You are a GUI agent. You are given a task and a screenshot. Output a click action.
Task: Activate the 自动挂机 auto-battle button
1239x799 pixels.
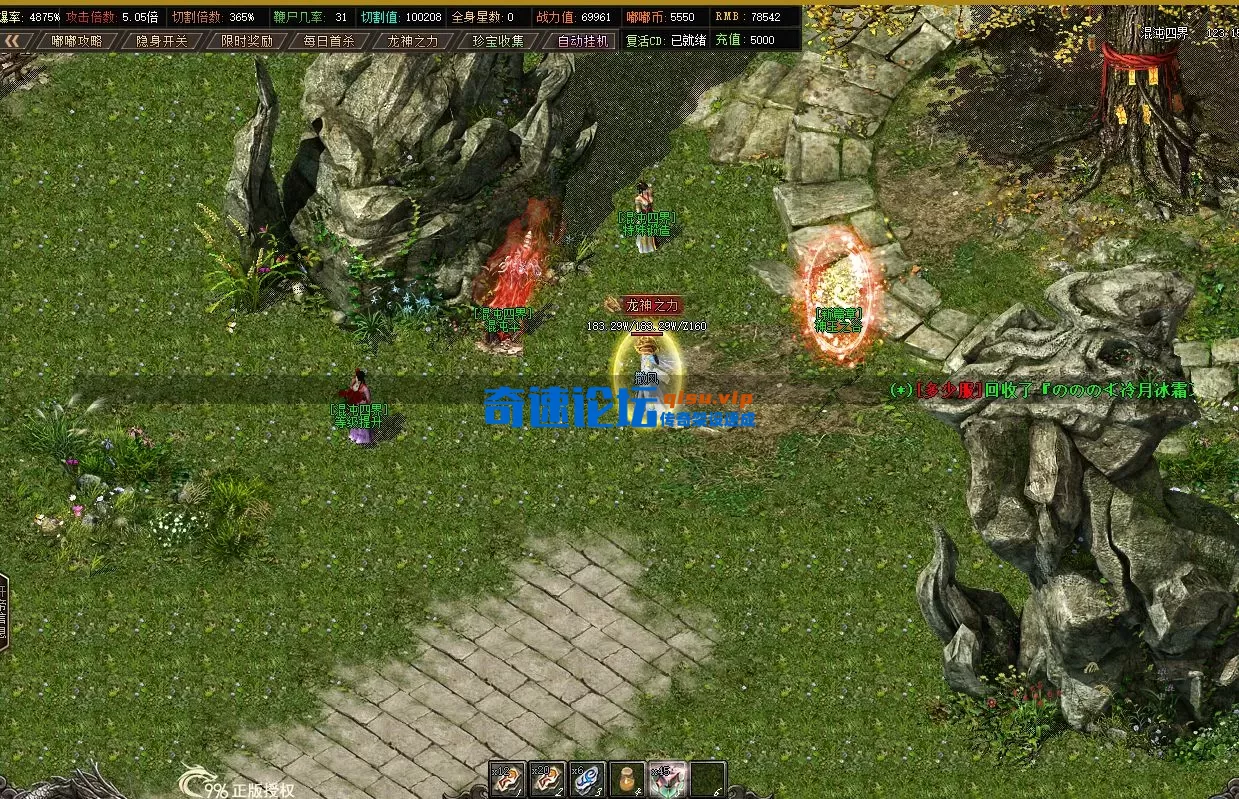pos(581,41)
